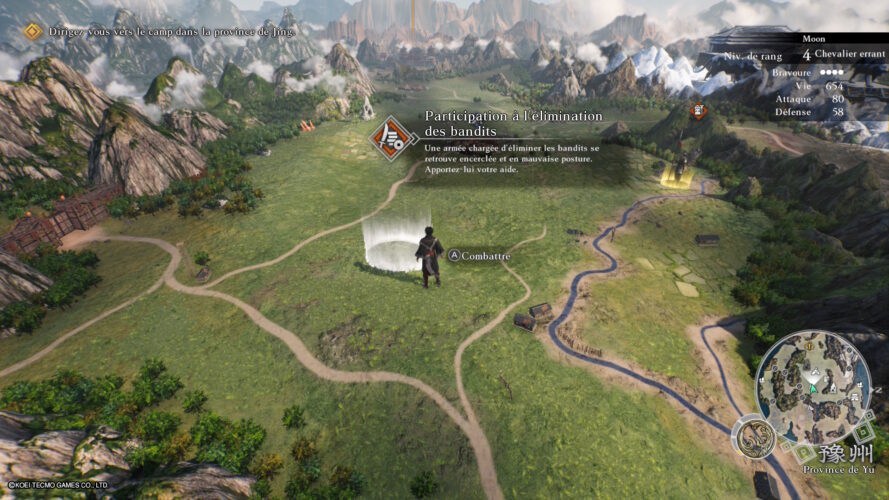The width and height of the screenshot is (889, 500).
Task: Click the objective tracker for Jing province camp
Action: tap(160, 31)
